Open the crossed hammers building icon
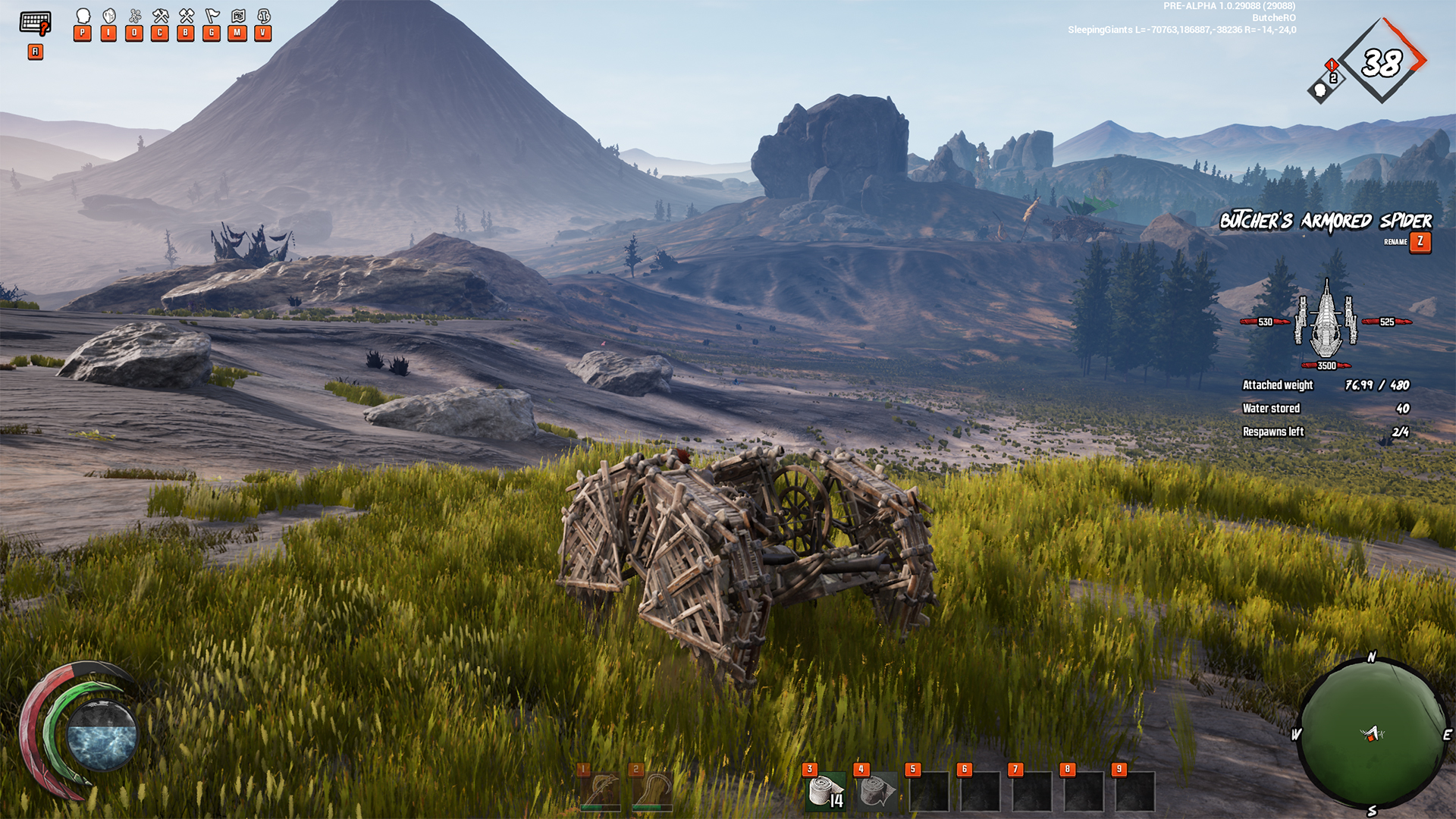The height and width of the screenshot is (819, 1456). (x=186, y=16)
